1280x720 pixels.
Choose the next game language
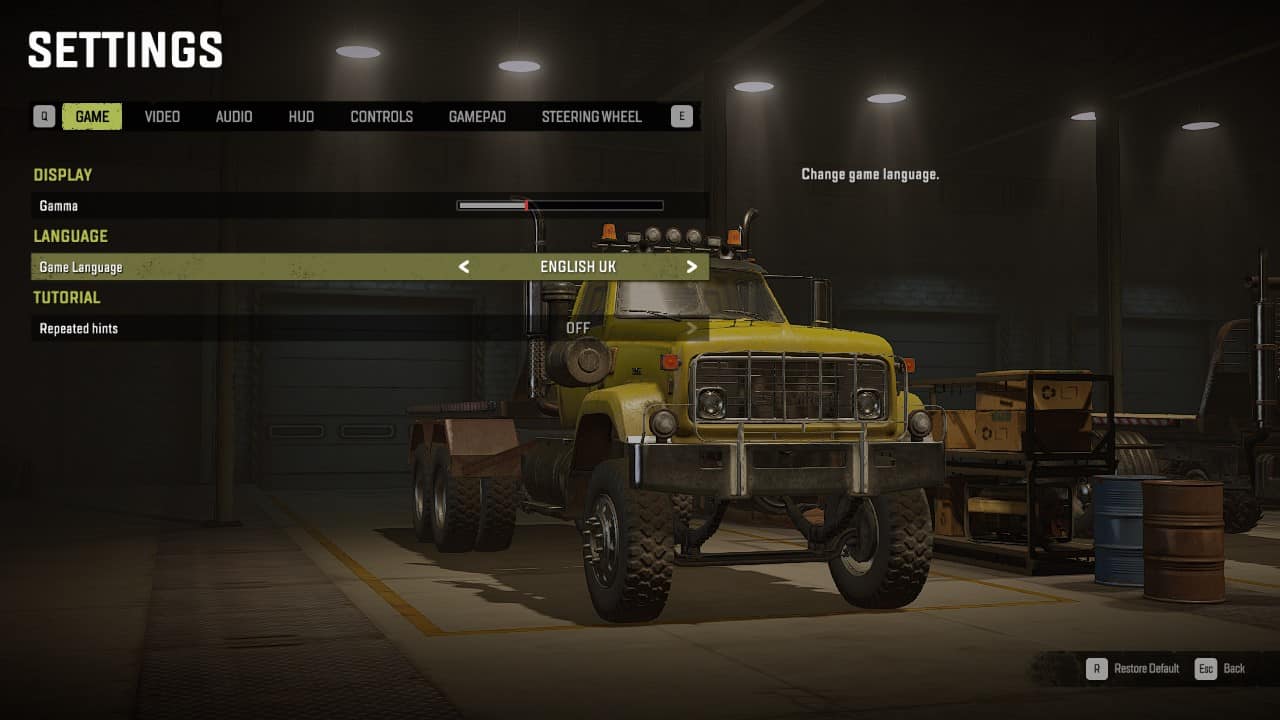(692, 267)
